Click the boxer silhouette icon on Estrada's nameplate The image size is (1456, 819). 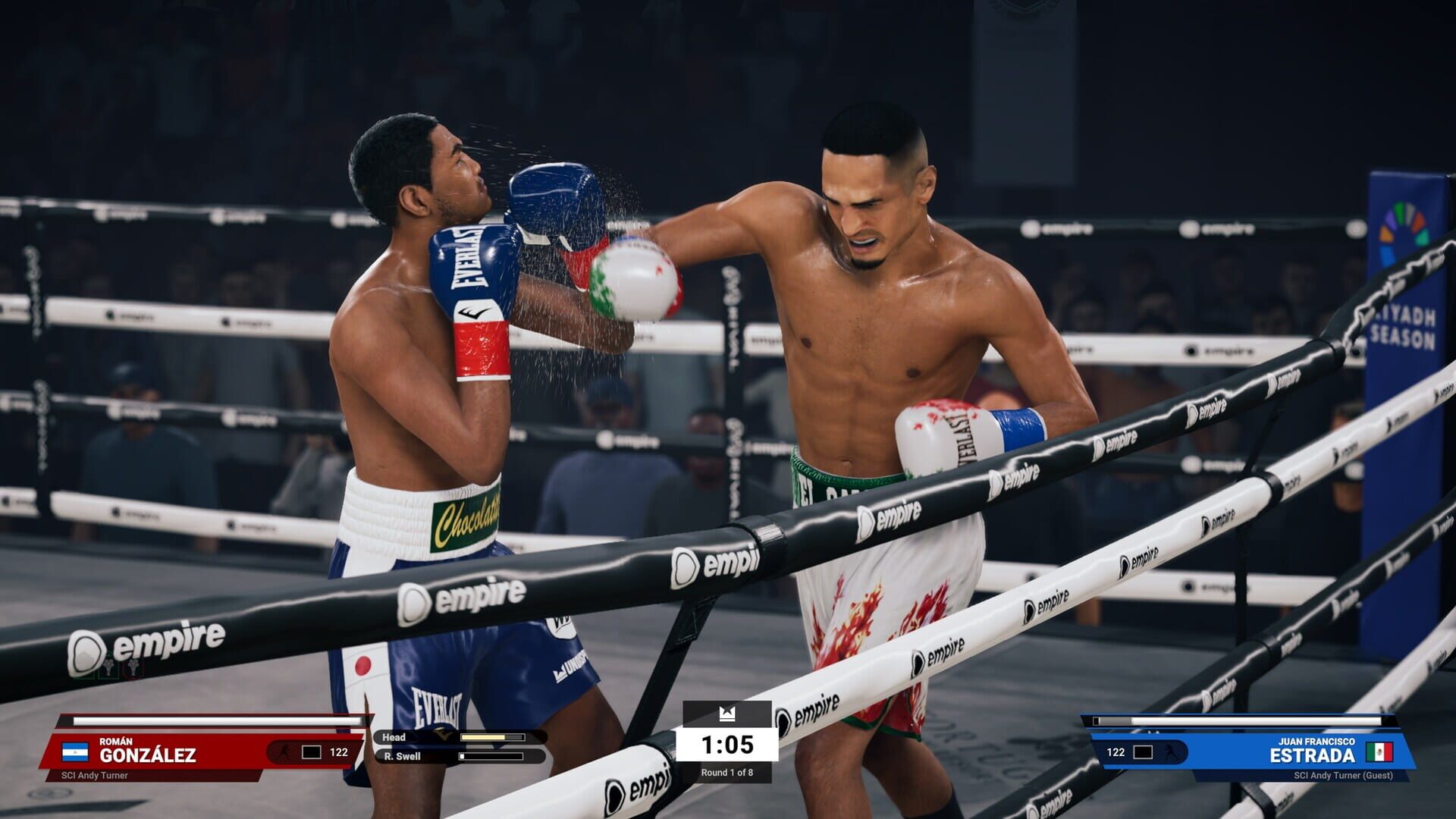(x=1171, y=752)
